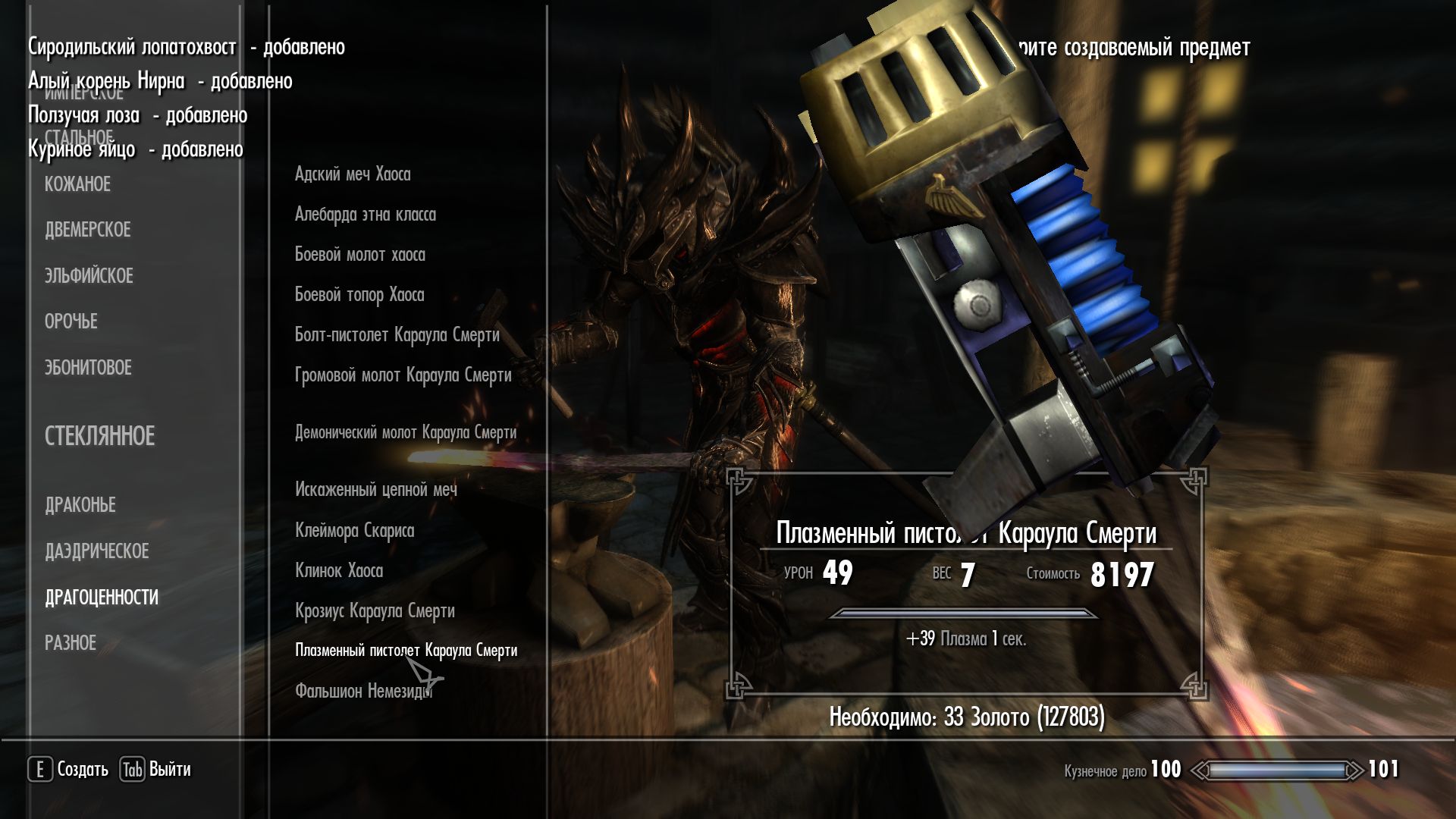The height and width of the screenshot is (819, 1456).
Task: Choose the ОРОЧЬЕ category
Action: 71,322
